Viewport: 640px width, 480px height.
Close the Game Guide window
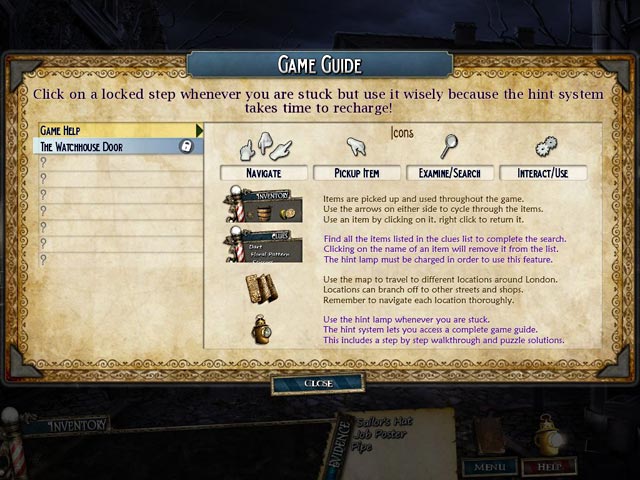pyautogui.click(x=318, y=384)
